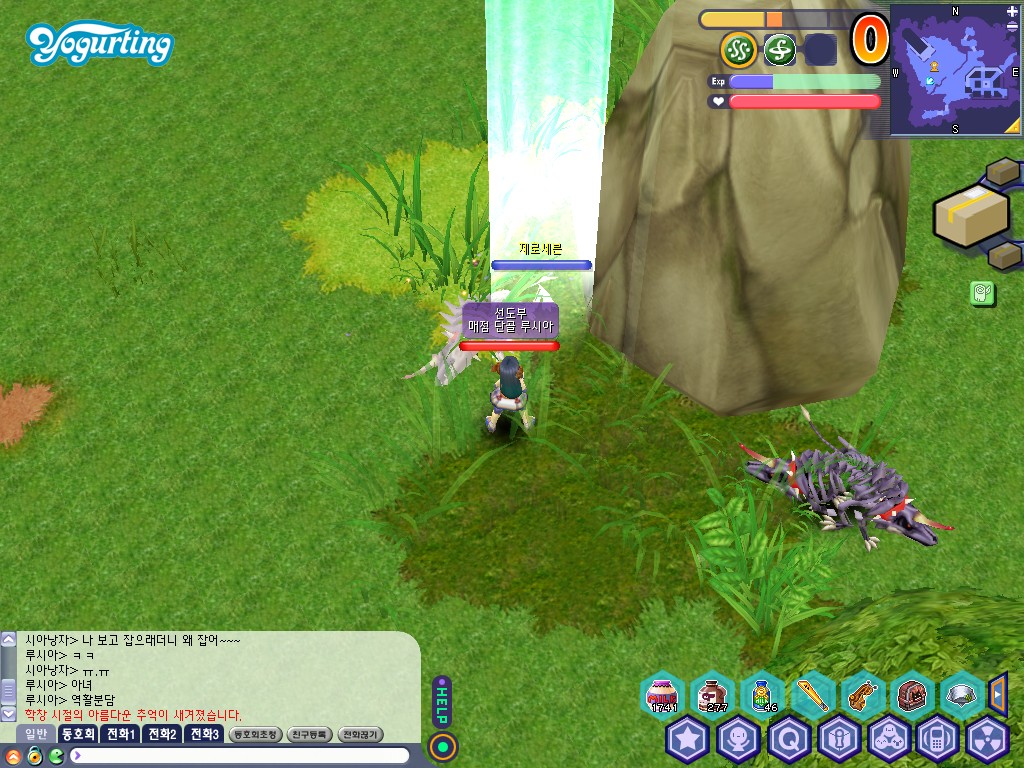Open the HELP button

442,700
